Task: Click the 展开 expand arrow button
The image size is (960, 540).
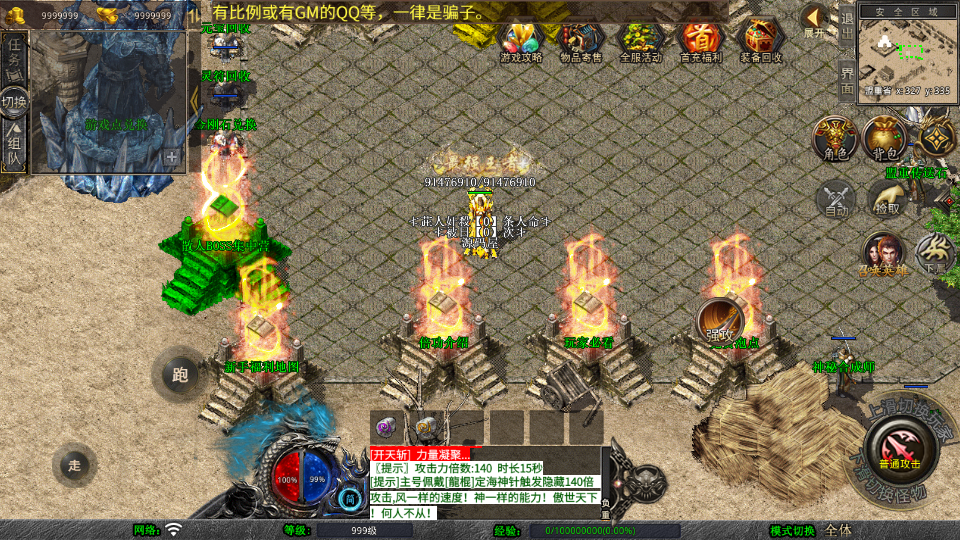Action: (815, 20)
